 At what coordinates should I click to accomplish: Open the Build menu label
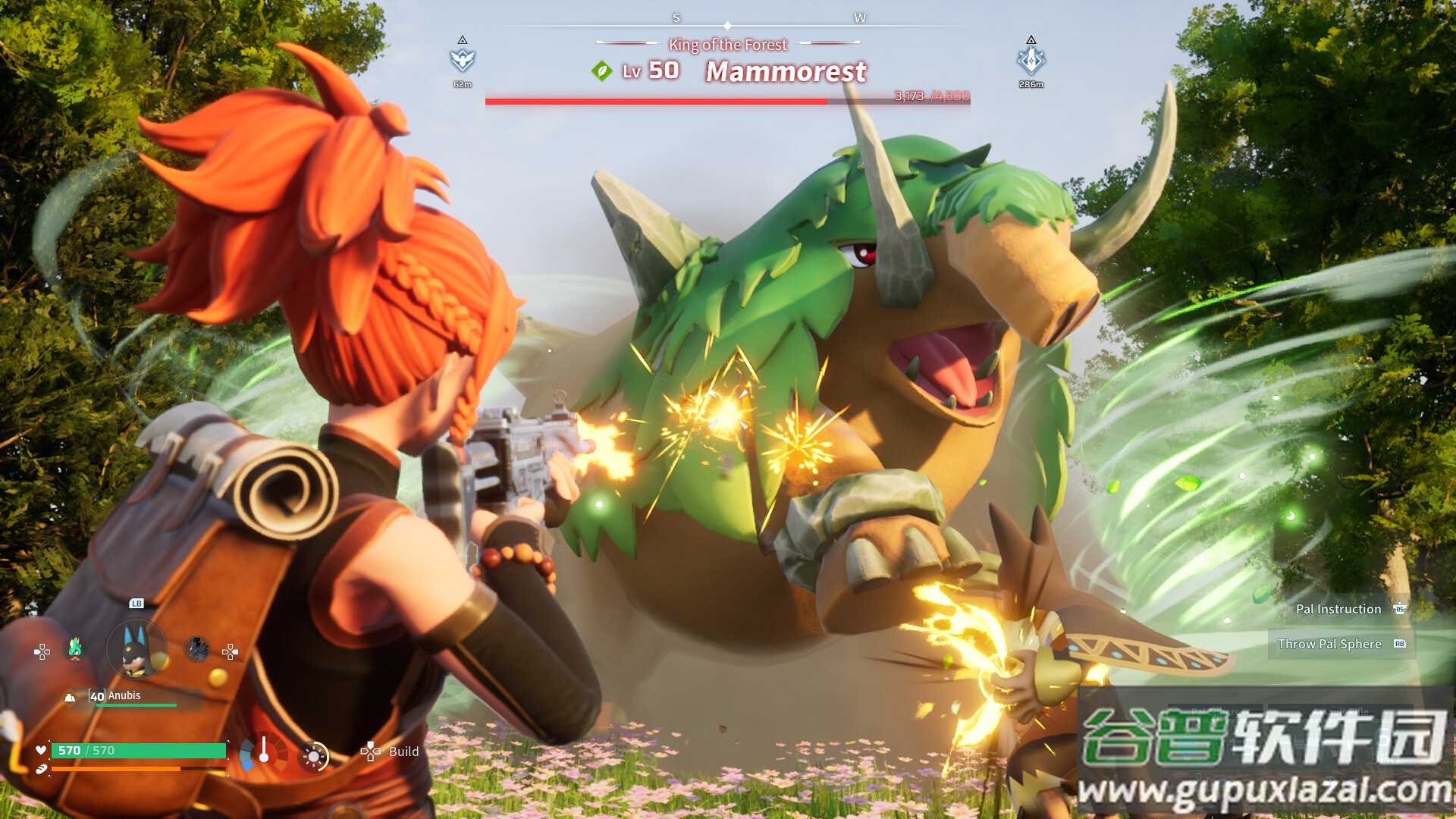[403, 752]
